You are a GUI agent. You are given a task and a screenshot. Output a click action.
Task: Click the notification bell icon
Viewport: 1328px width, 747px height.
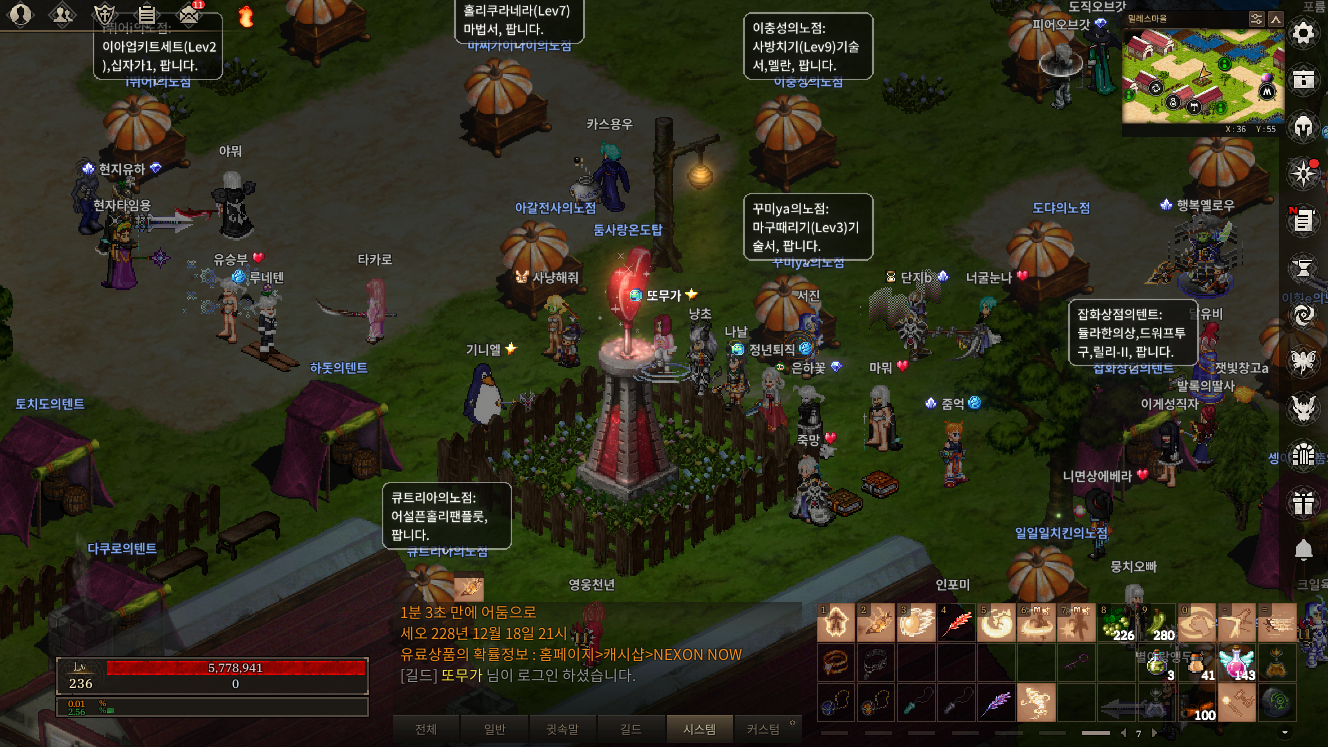1303,549
